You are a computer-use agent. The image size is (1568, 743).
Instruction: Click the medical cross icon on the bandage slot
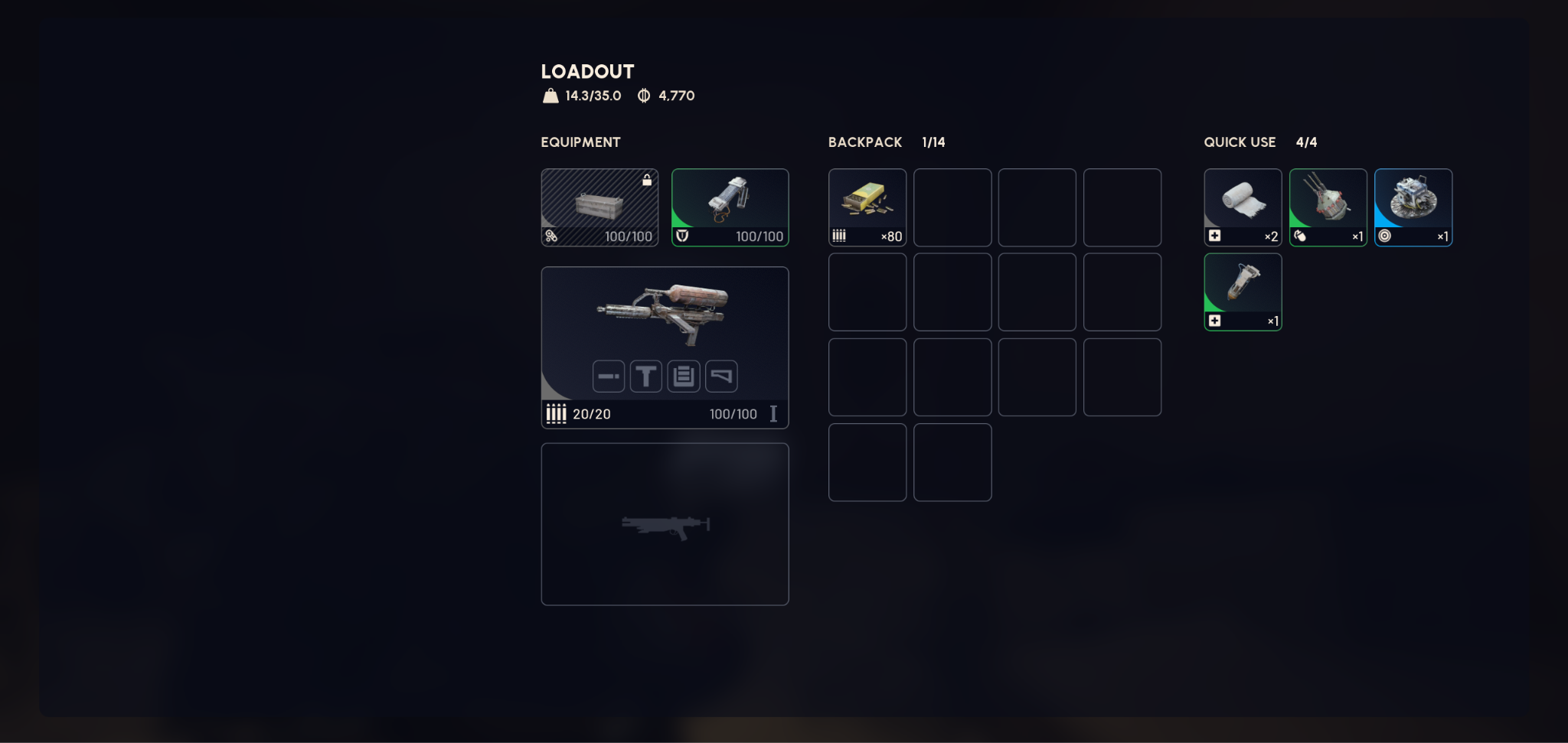[x=1214, y=236]
